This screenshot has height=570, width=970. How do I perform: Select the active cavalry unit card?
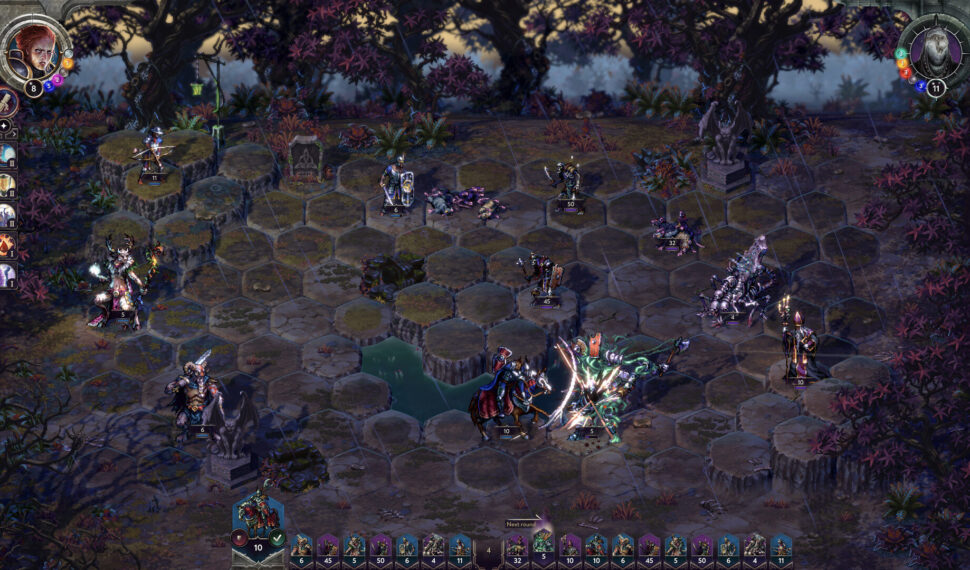[258, 517]
